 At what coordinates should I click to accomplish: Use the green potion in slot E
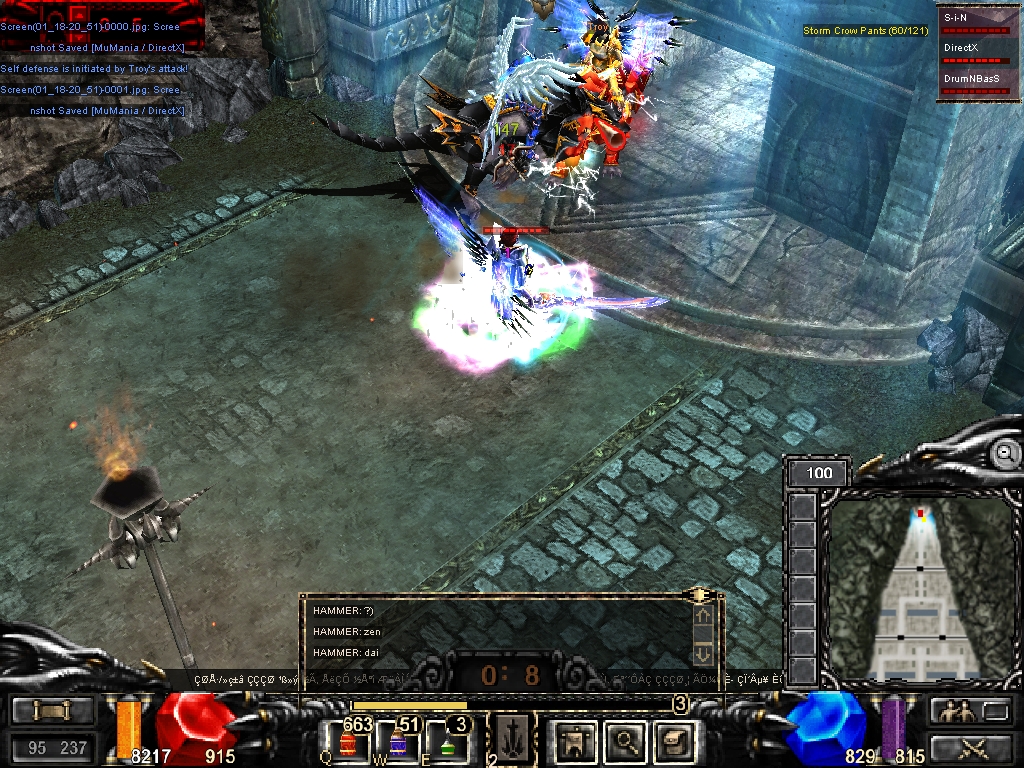pyautogui.click(x=447, y=743)
